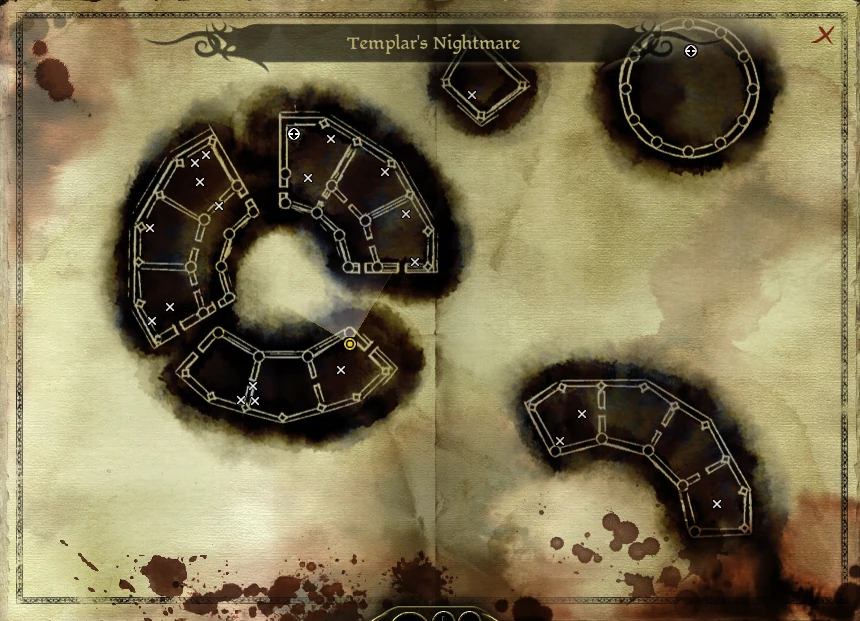
Task: Click the yellow player position marker
Action: [350, 344]
